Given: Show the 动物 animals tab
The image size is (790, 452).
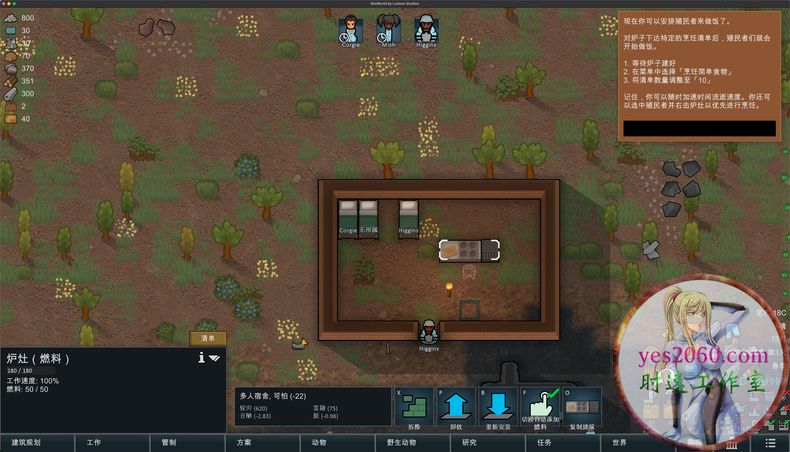Looking at the screenshot, I should pos(319,442).
